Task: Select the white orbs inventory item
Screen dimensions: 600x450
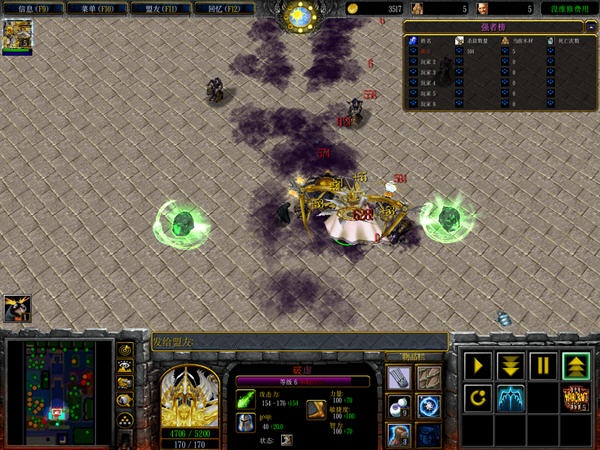Action: click(x=399, y=406)
